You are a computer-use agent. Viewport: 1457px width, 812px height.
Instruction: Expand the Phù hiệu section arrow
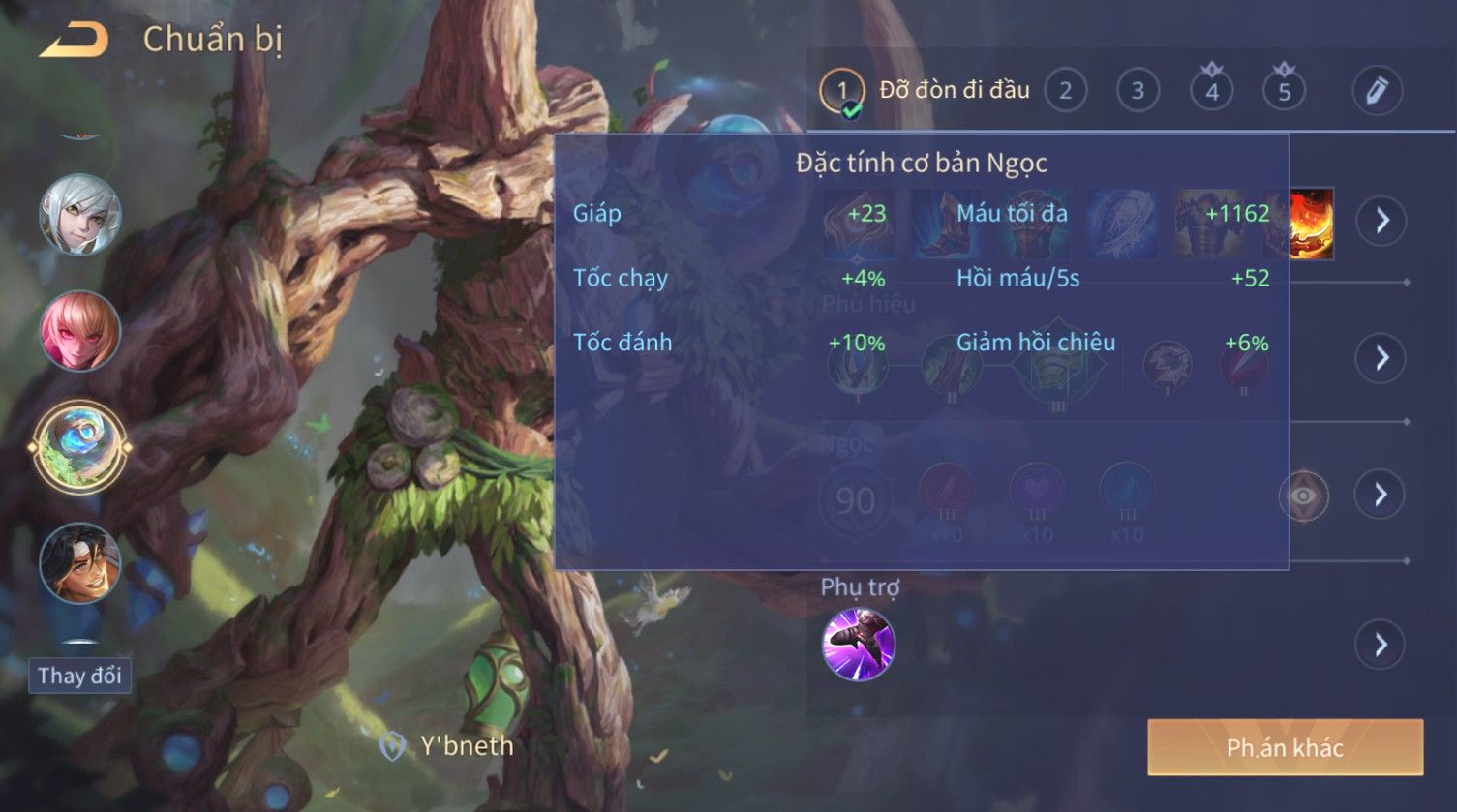[1381, 358]
